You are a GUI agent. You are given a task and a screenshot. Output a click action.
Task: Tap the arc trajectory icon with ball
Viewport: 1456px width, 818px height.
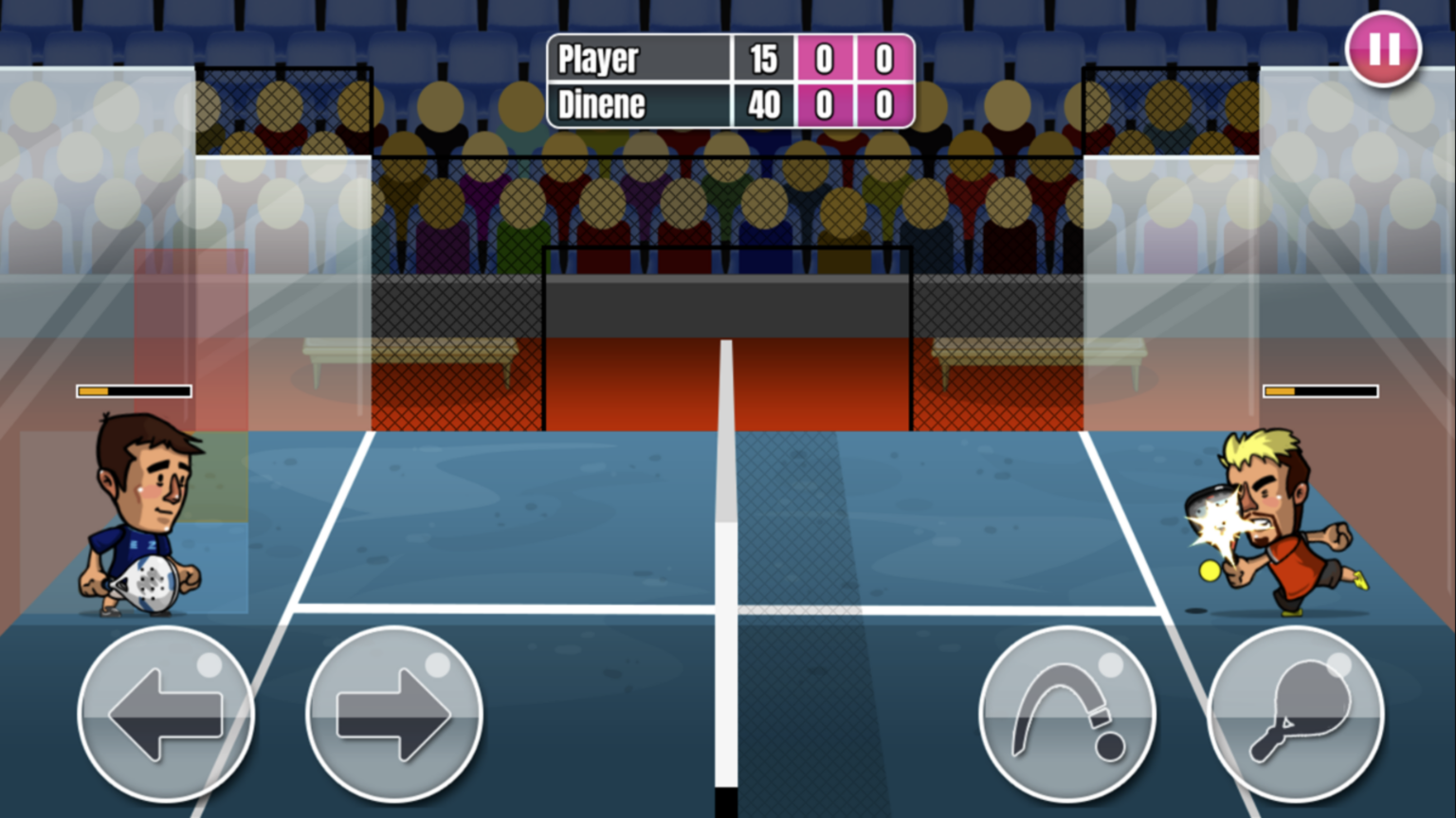(x=1065, y=718)
